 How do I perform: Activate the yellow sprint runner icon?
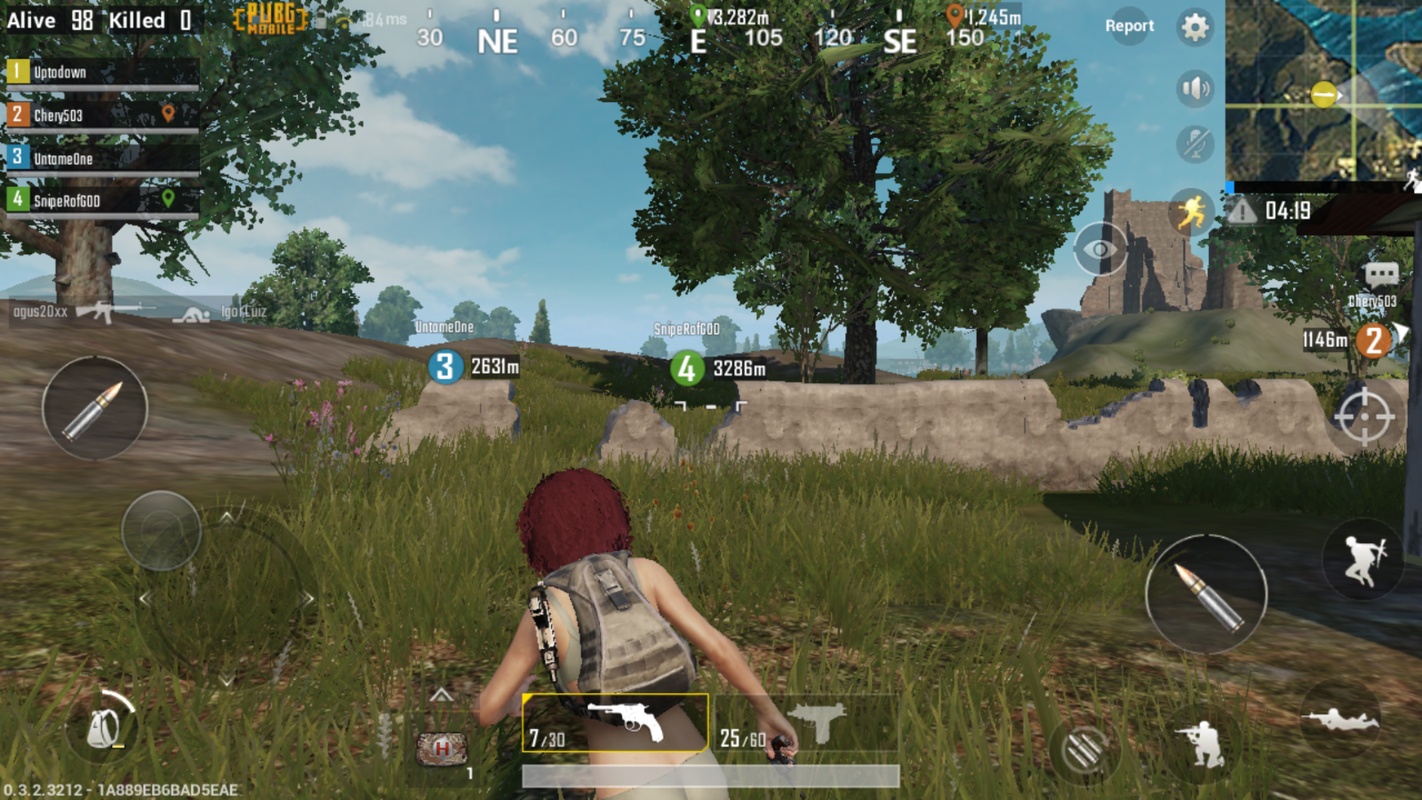pyautogui.click(x=1190, y=212)
